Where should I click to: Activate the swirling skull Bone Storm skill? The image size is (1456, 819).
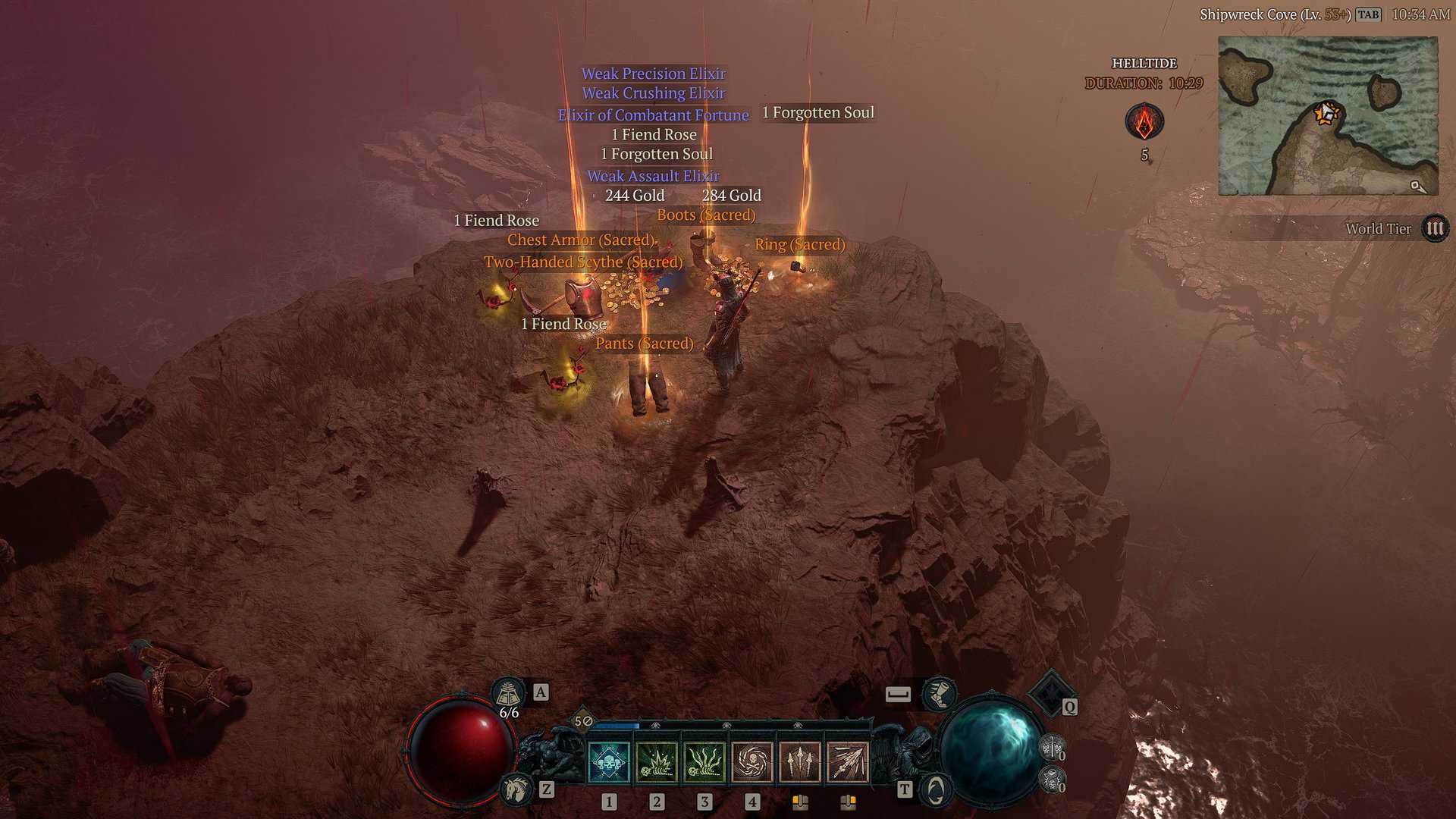[752, 761]
